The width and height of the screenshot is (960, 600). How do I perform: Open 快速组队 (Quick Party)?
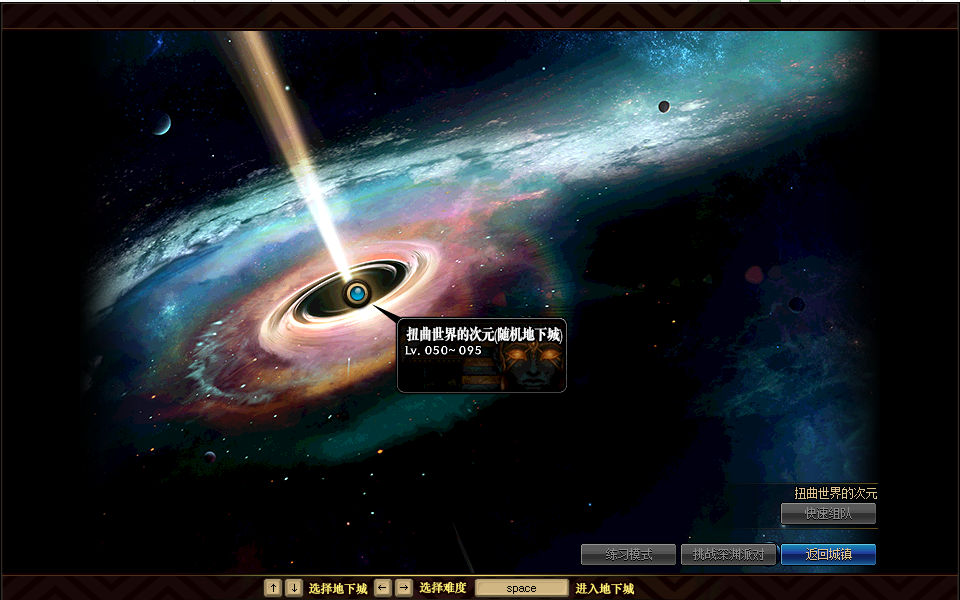(x=828, y=513)
